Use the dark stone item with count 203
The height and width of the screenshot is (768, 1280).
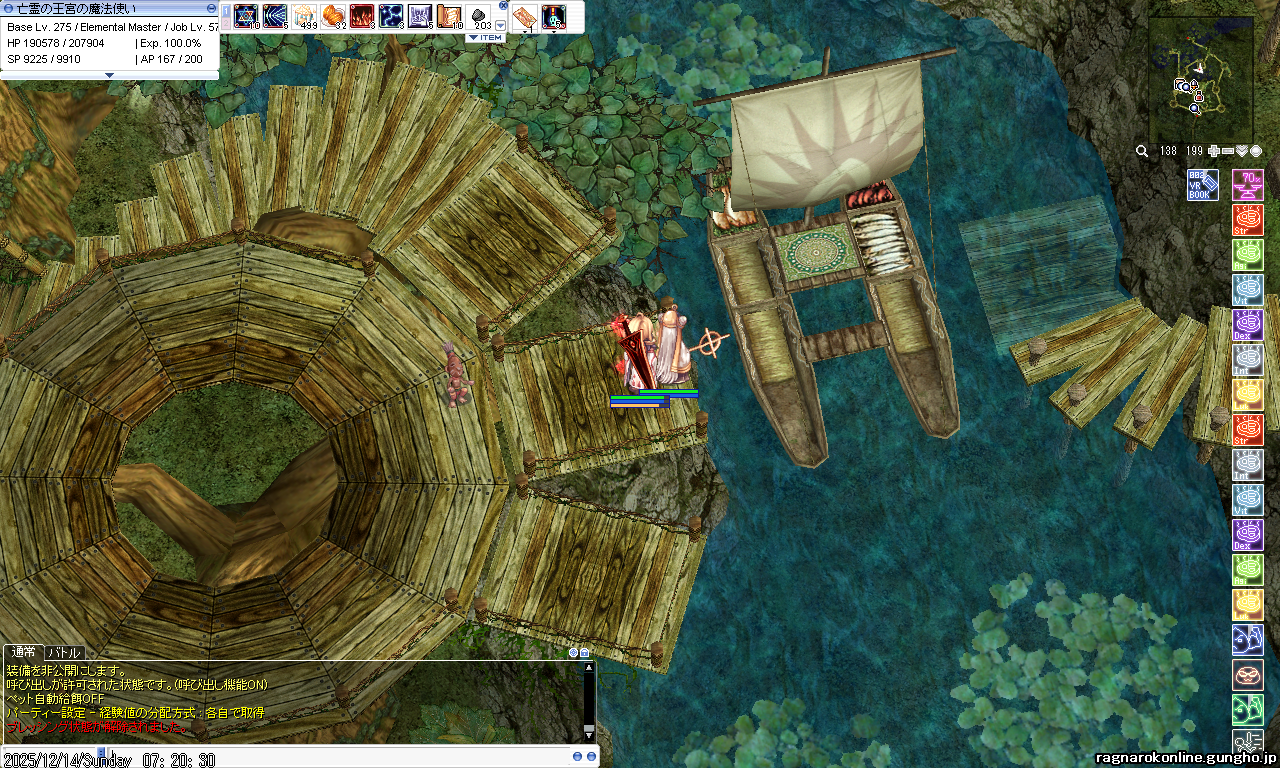[x=478, y=16]
